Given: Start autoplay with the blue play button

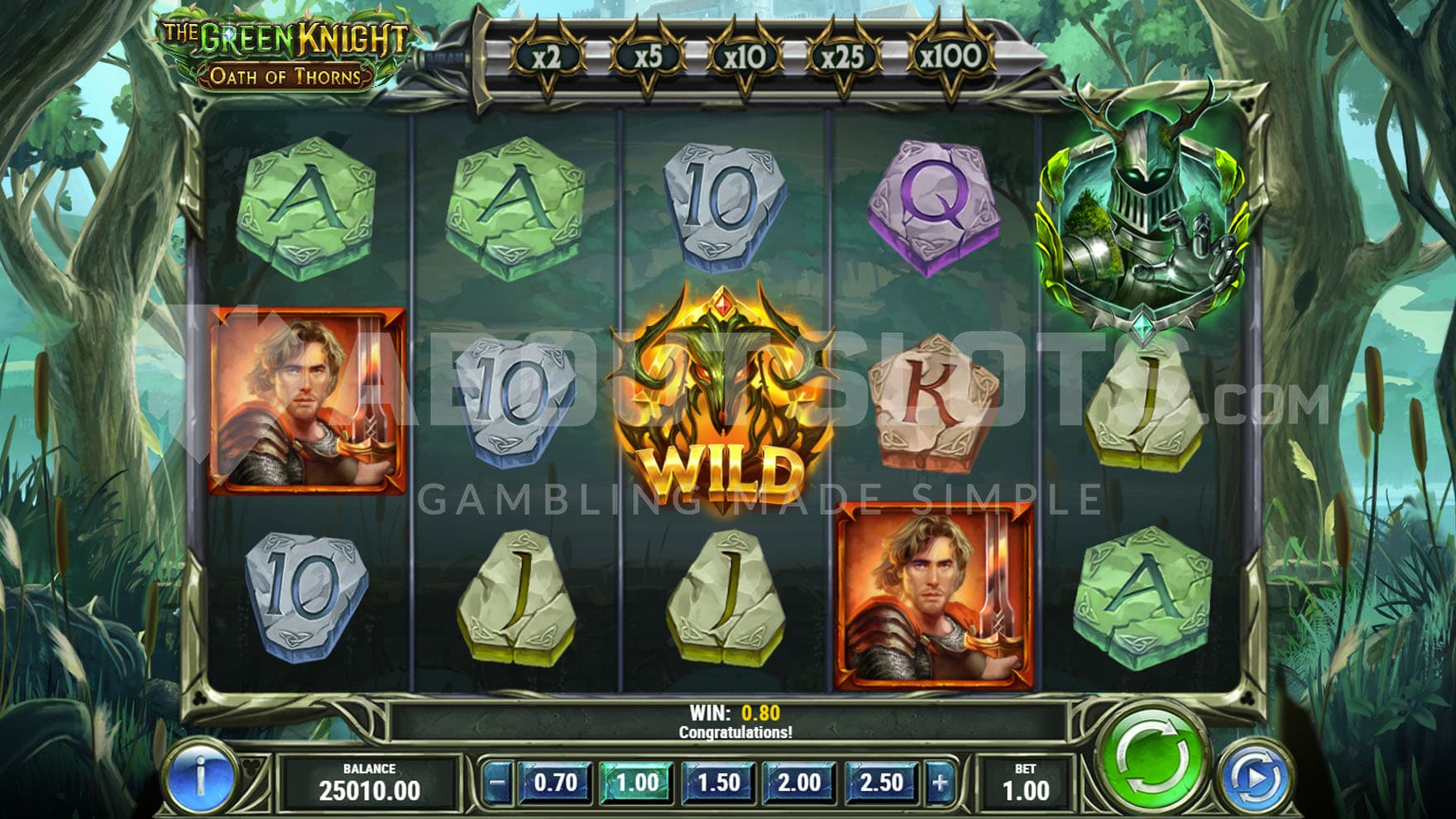Looking at the screenshot, I should 1254,778.
